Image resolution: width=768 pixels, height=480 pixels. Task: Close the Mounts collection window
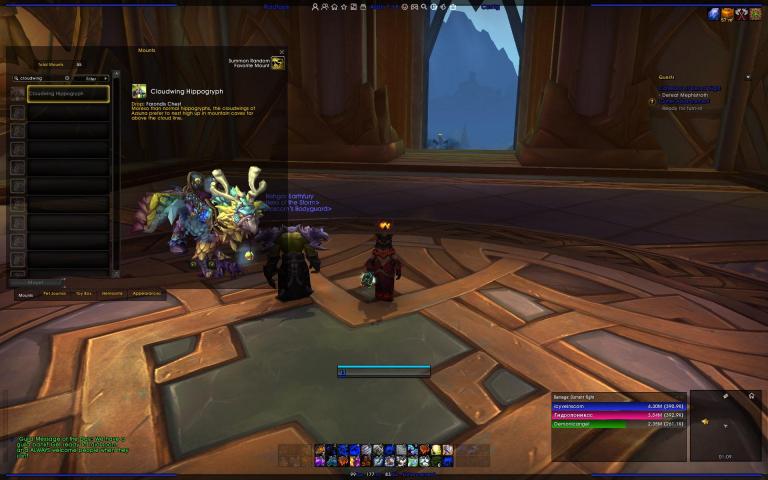point(282,51)
